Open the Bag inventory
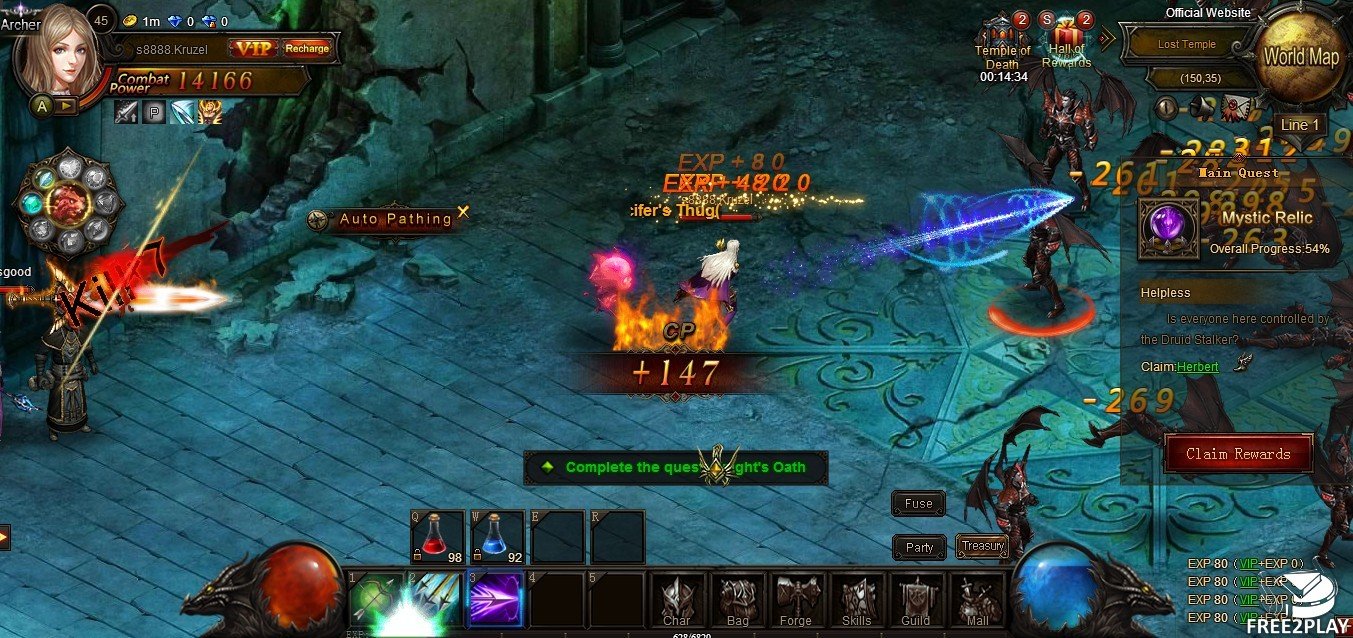The height and width of the screenshot is (638, 1353). pyautogui.click(x=738, y=601)
